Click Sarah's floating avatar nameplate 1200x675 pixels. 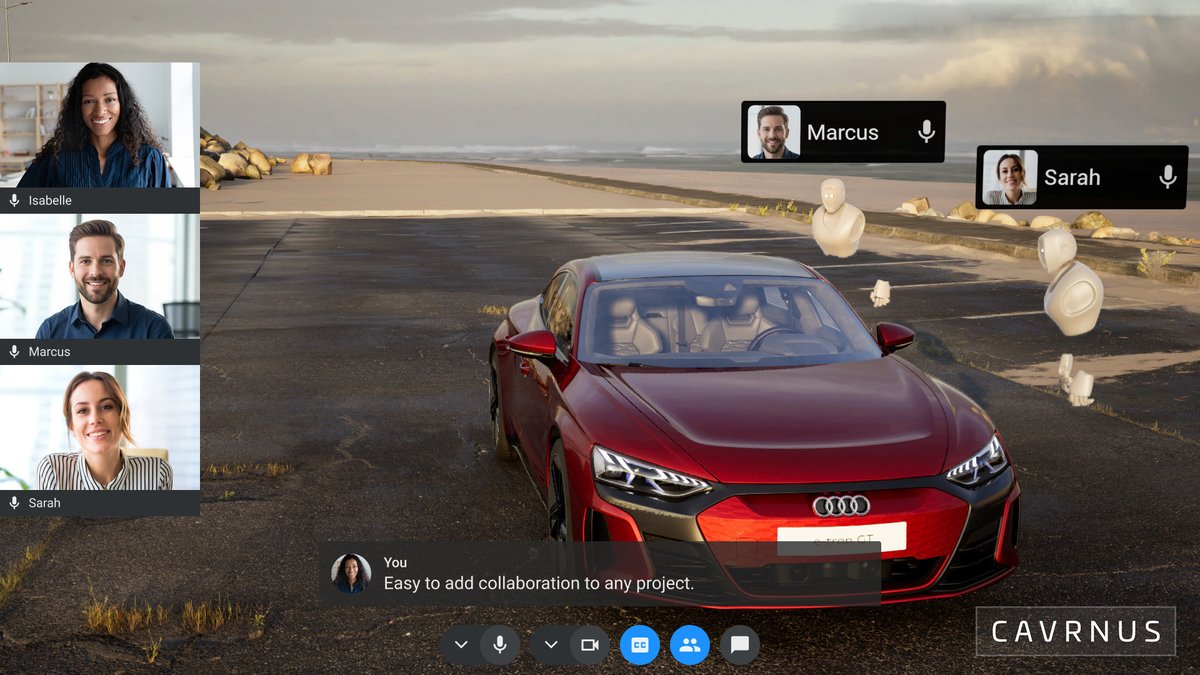[1071, 178]
